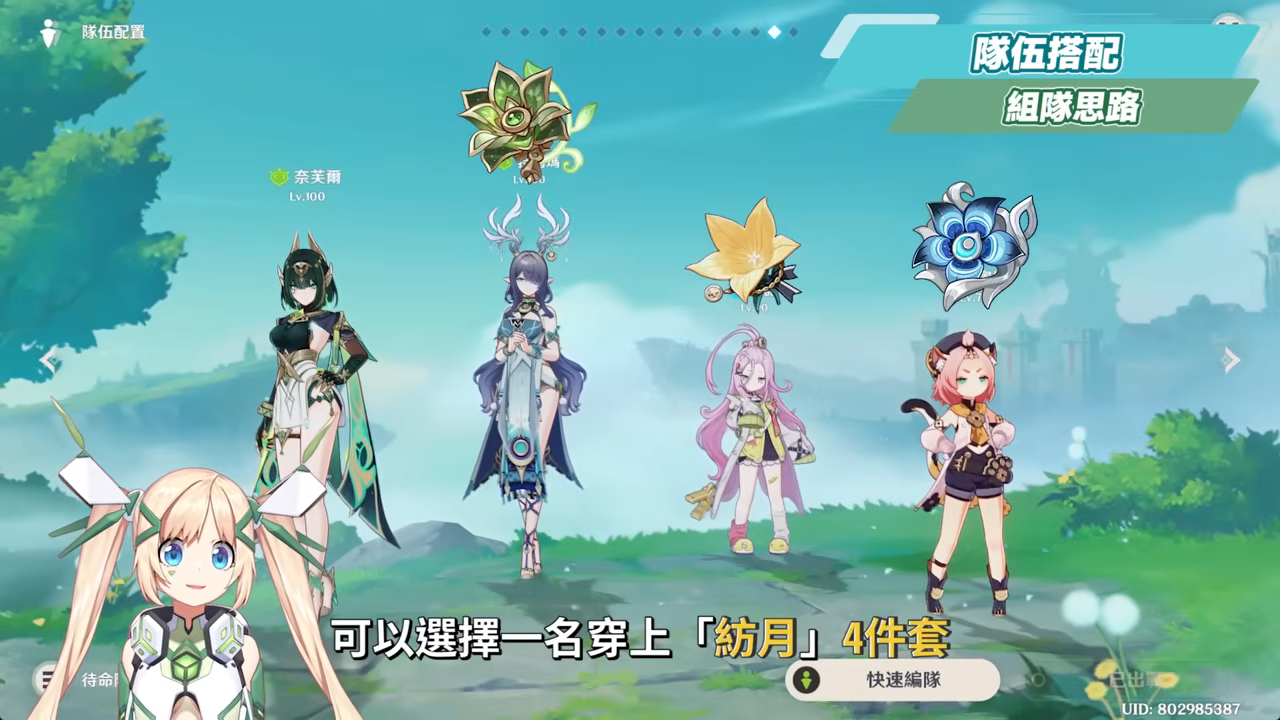Click the small orb icon beside the yellow artifact
The image size is (1280, 720).
(712, 292)
